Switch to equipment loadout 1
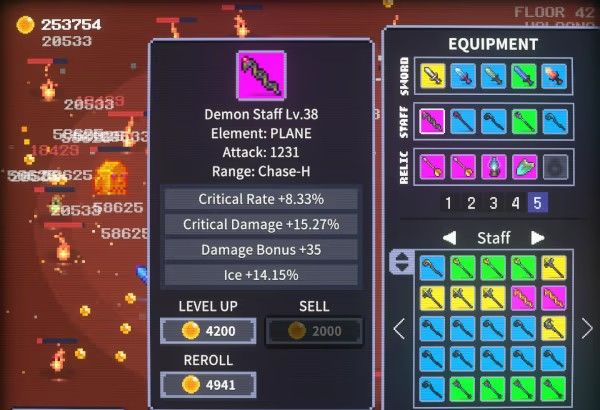The height and width of the screenshot is (410, 600). (449, 203)
